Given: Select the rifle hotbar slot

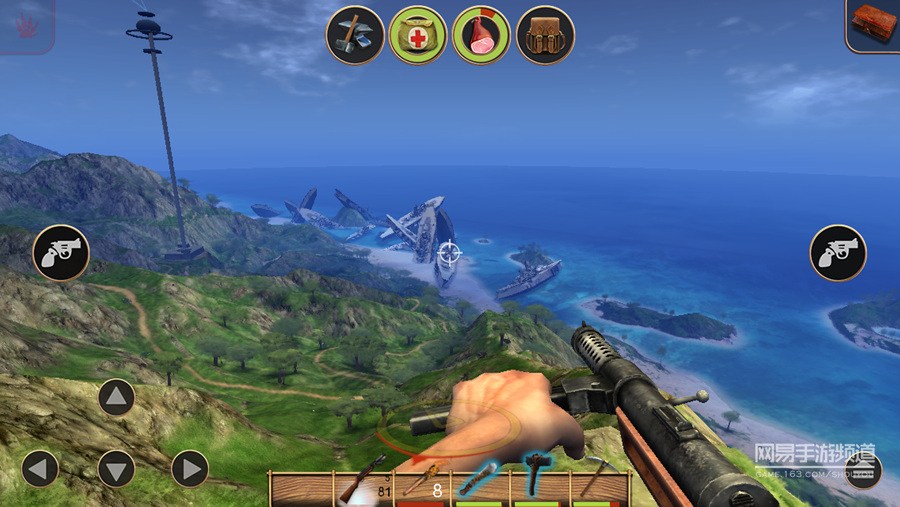Looking at the screenshot, I should pos(362,481).
